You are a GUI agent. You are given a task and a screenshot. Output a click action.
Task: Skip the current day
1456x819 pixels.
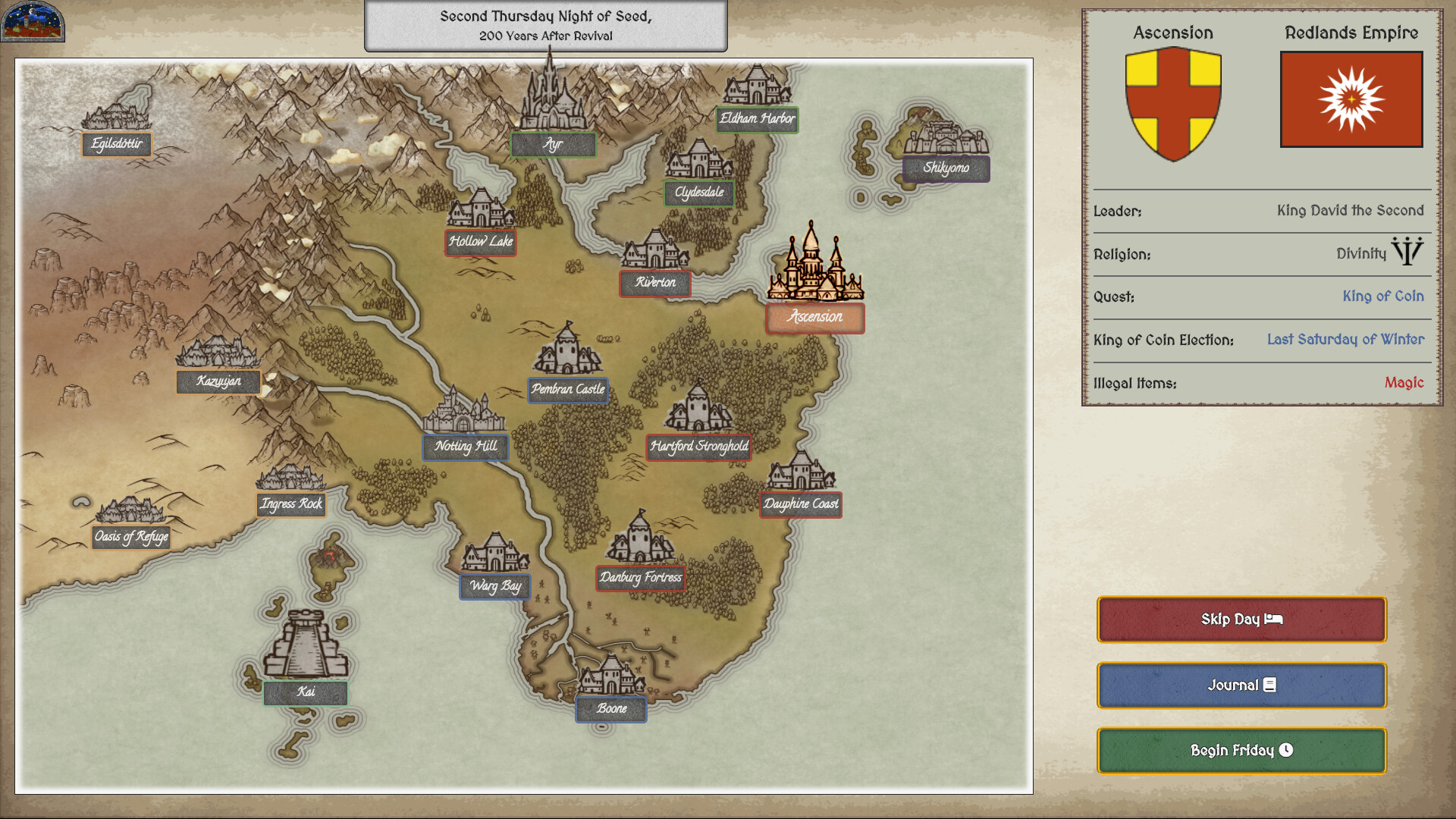tap(1241, 620)
